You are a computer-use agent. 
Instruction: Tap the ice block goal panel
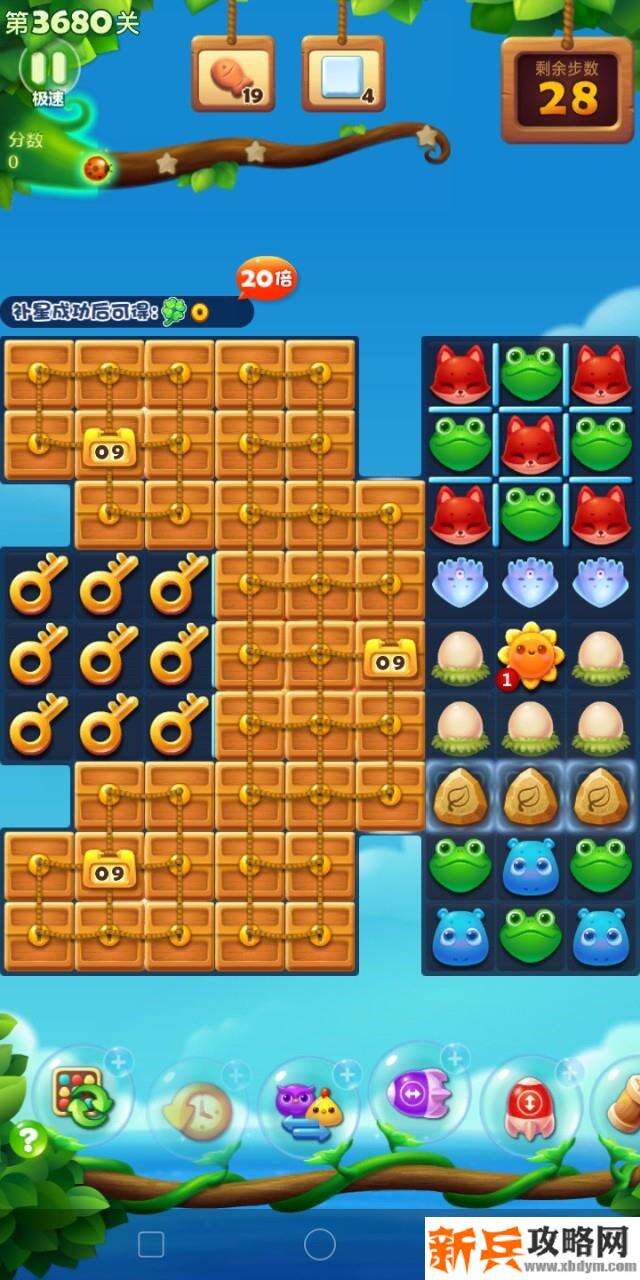[343, 75]
